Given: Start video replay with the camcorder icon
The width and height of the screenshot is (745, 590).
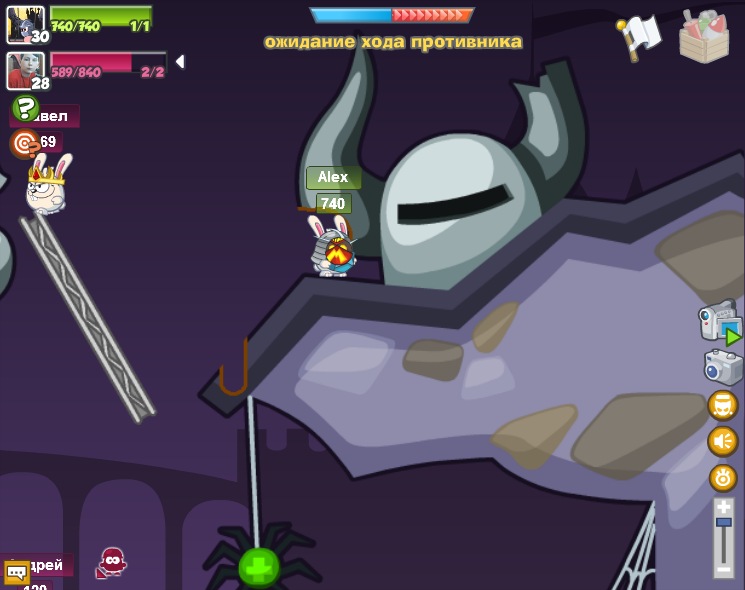Looking at the screenshot, I should (720, 324).
